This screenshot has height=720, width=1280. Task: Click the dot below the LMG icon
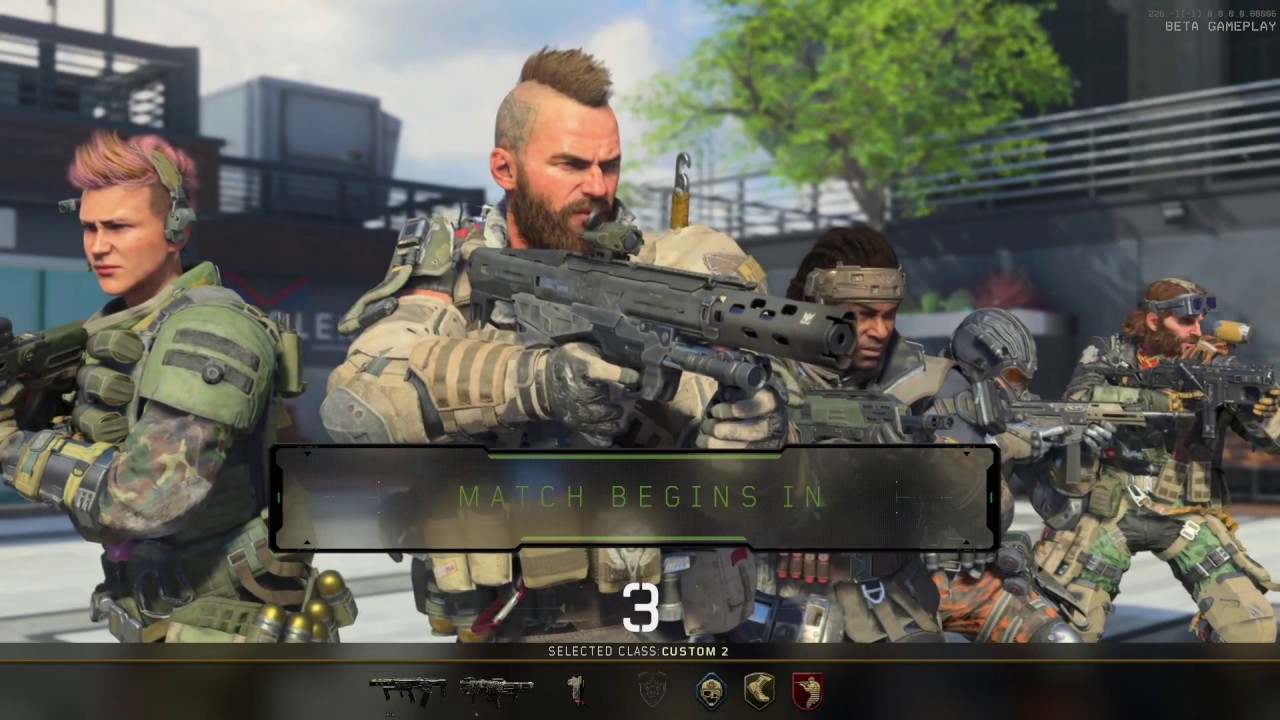(x=476, y=713)
